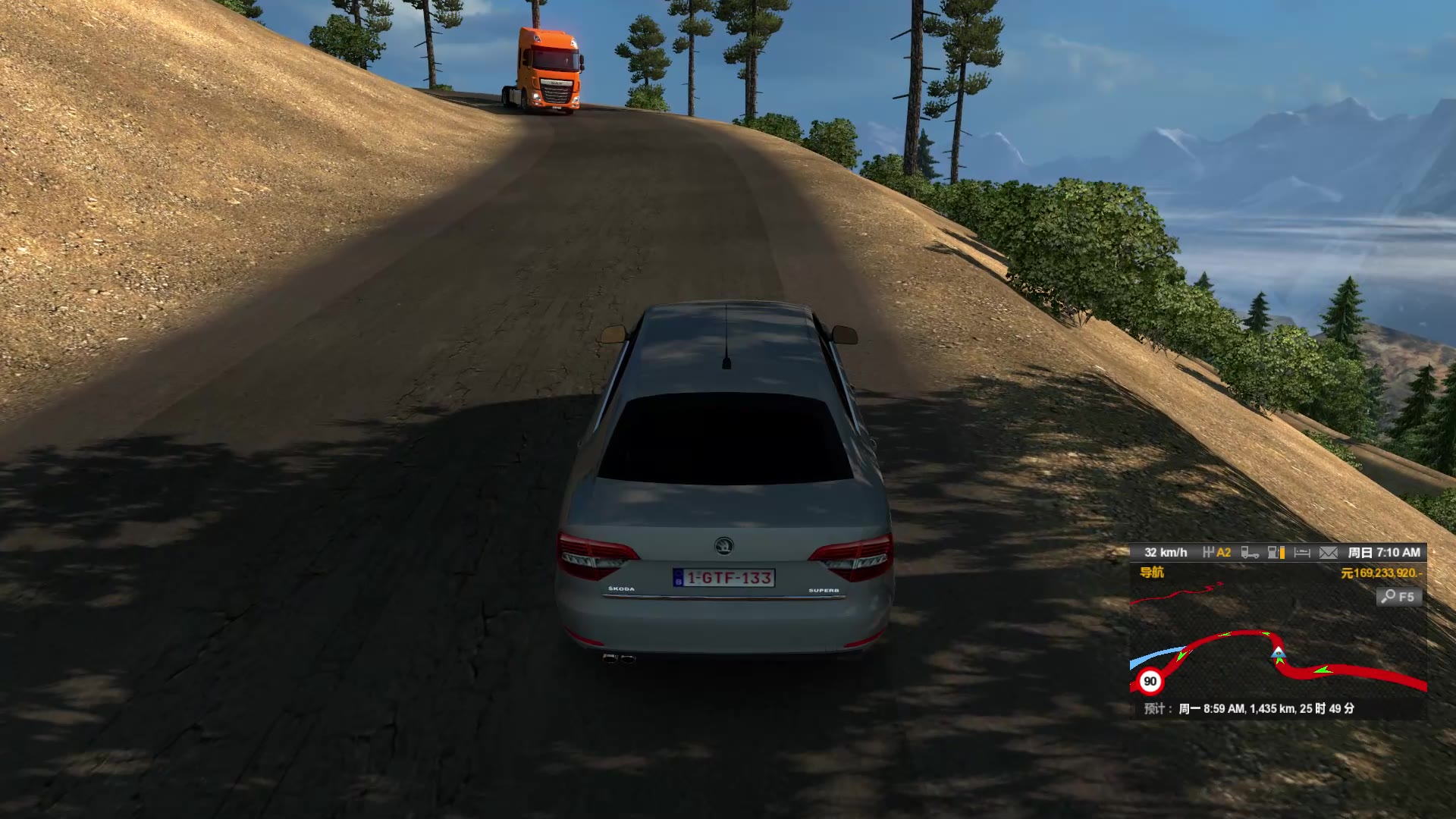Click the 32 km/h speed readout
Viewport: 1456px width, 819px height.
(x=1166, y=553)
